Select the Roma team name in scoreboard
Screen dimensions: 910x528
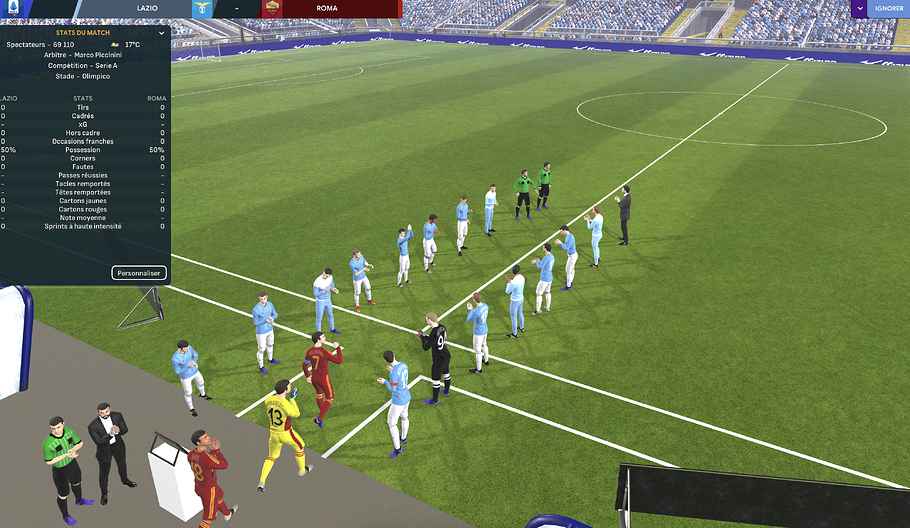[x=326, y=8]
